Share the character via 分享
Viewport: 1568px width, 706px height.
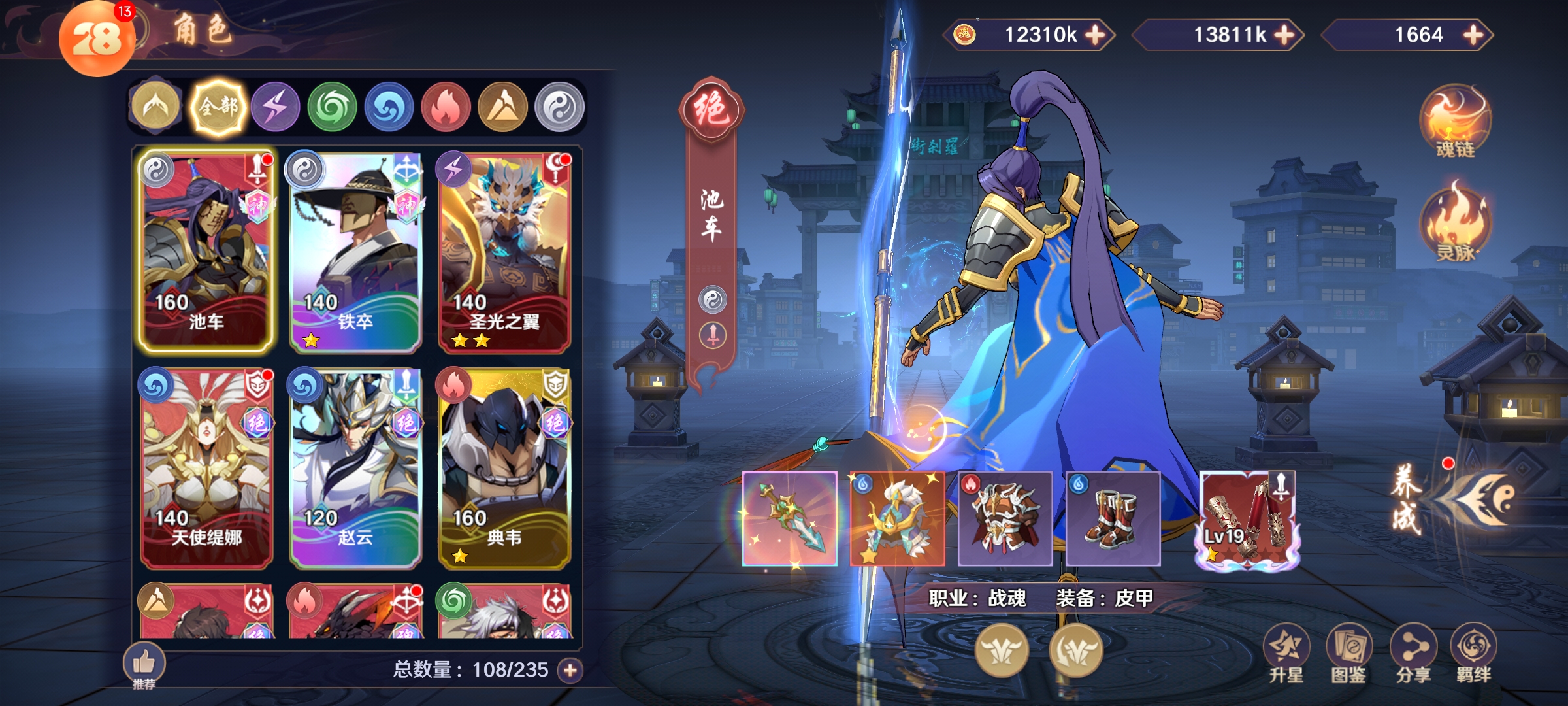[1413, 654]
